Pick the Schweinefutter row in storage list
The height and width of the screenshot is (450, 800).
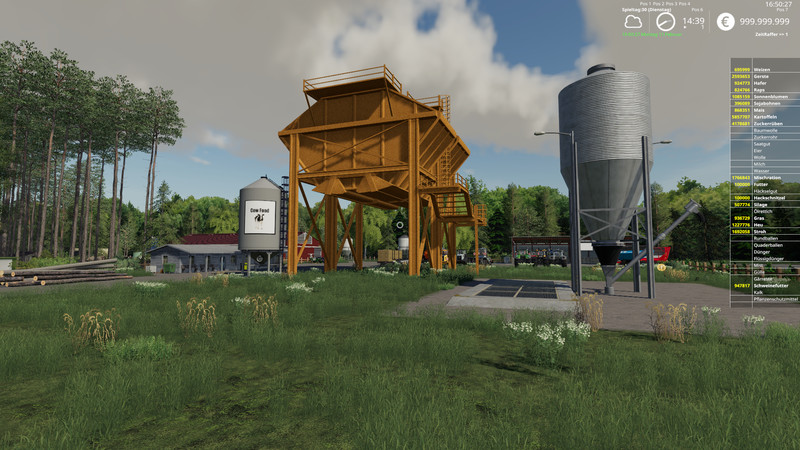766,285
